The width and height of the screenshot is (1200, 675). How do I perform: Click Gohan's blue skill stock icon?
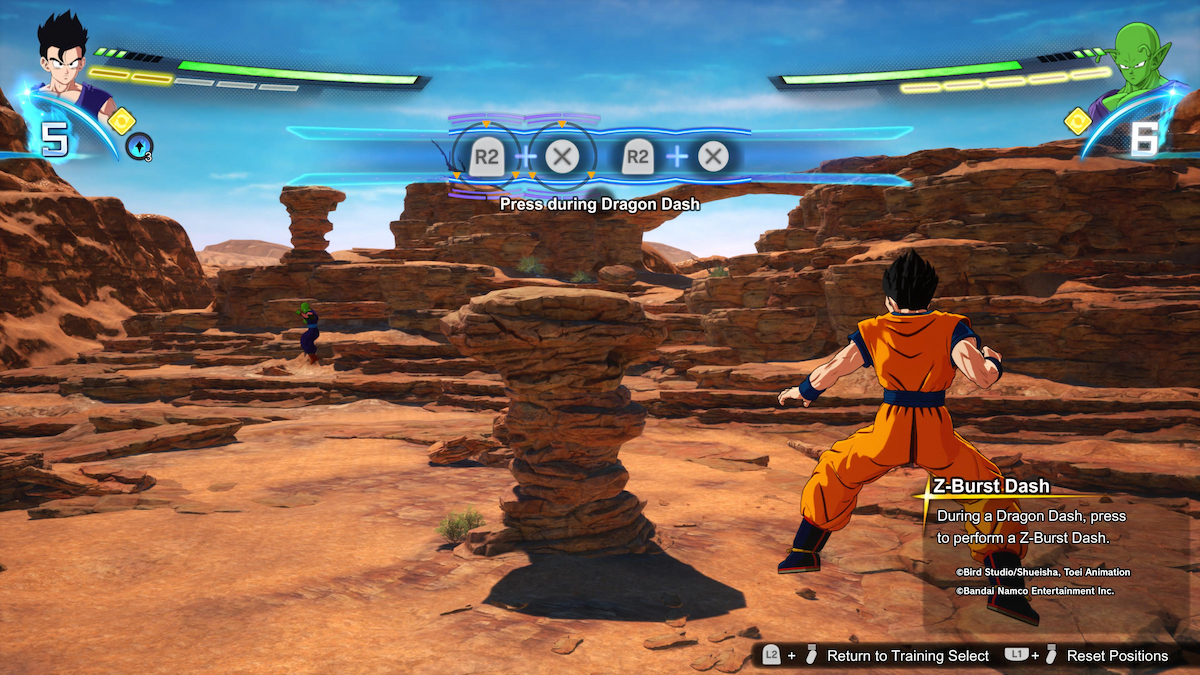pyautogui.click(x=140, y=148)
